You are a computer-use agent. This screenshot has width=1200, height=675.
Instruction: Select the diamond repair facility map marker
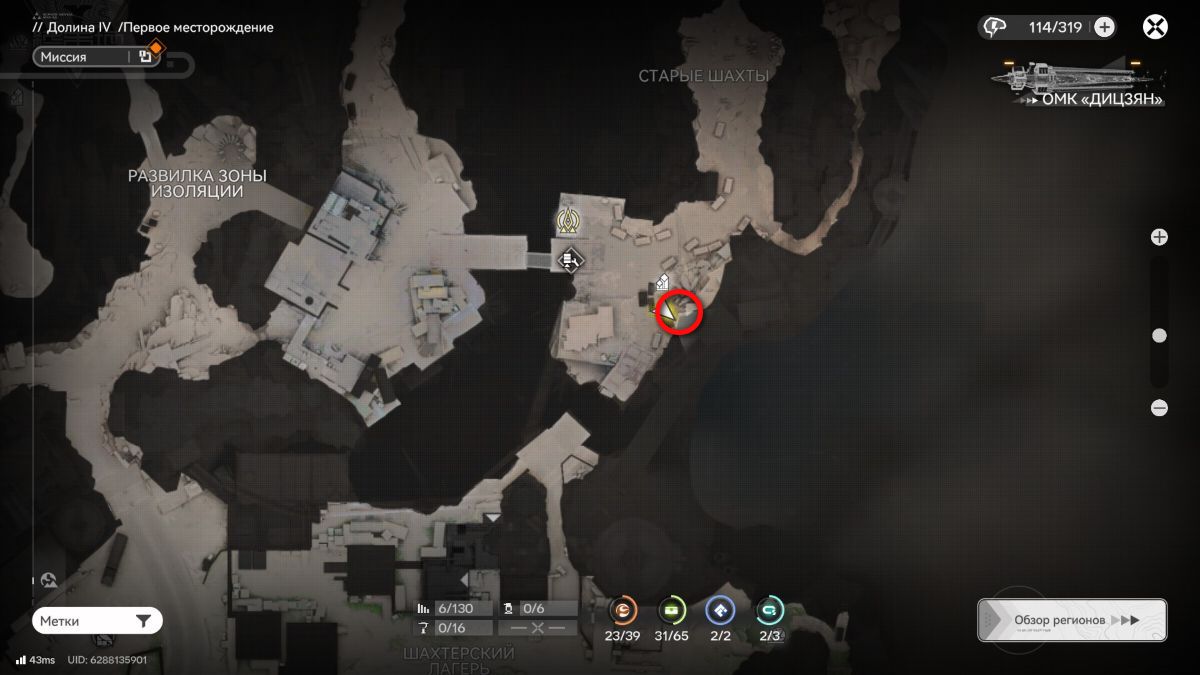[x=571, y=261]
